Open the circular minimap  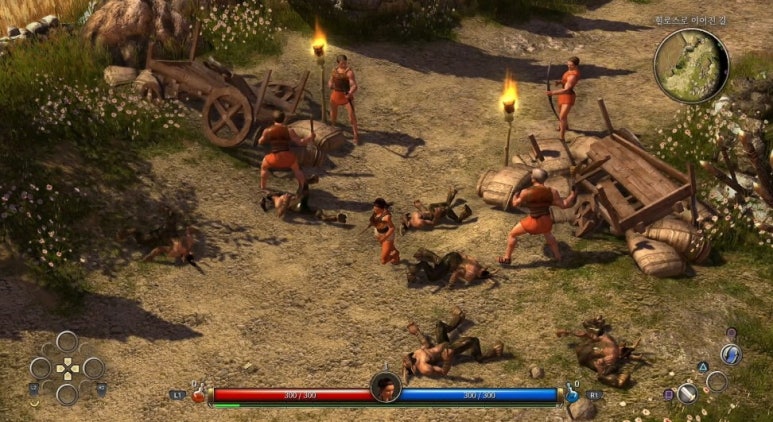pyautogui.click(x=691, y=66)
